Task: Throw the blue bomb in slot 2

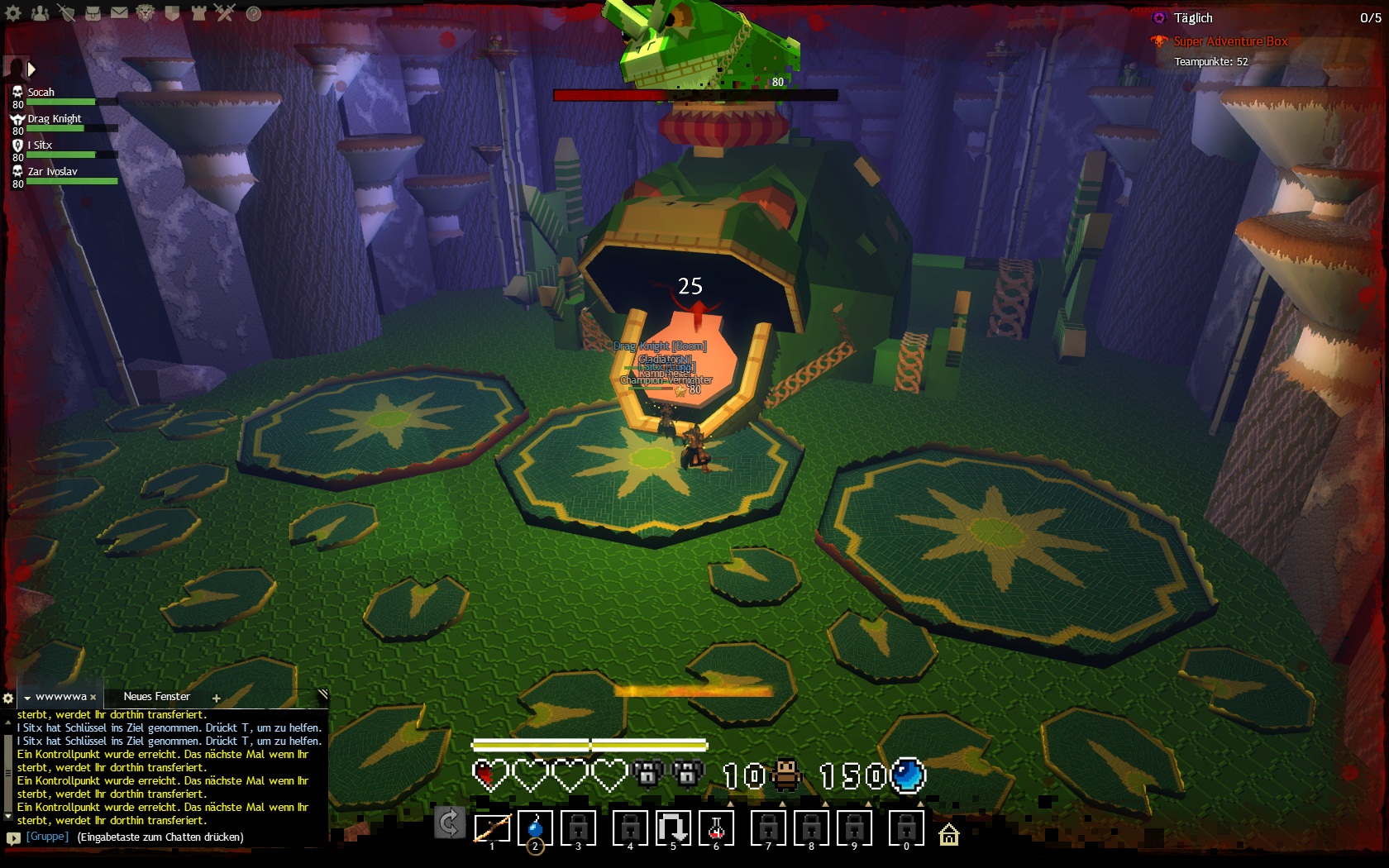Action: point(535,827)
